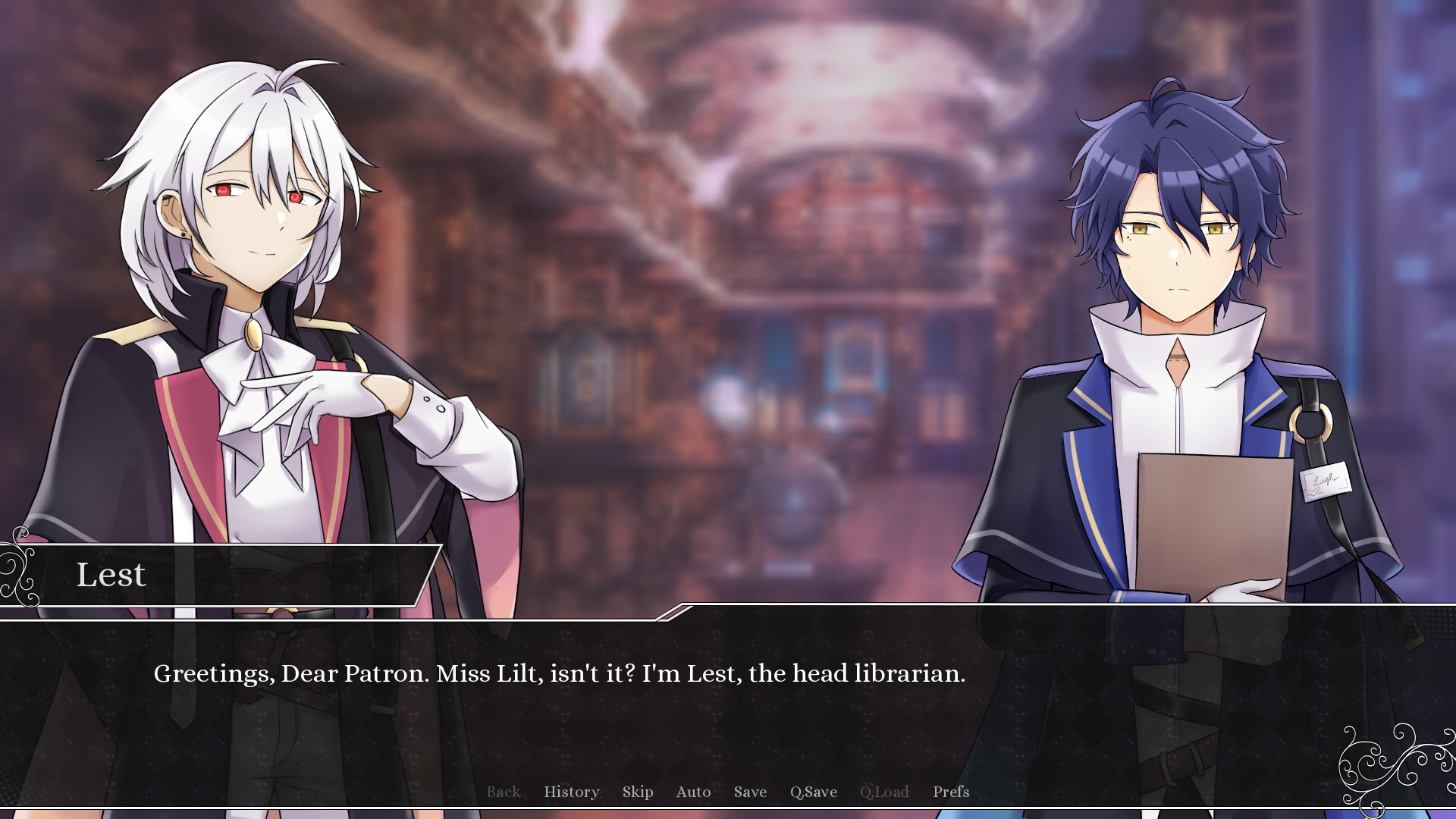Open the Save menu
The width and height of the screenshot is (1456, 819).
[x=750, y=792]
